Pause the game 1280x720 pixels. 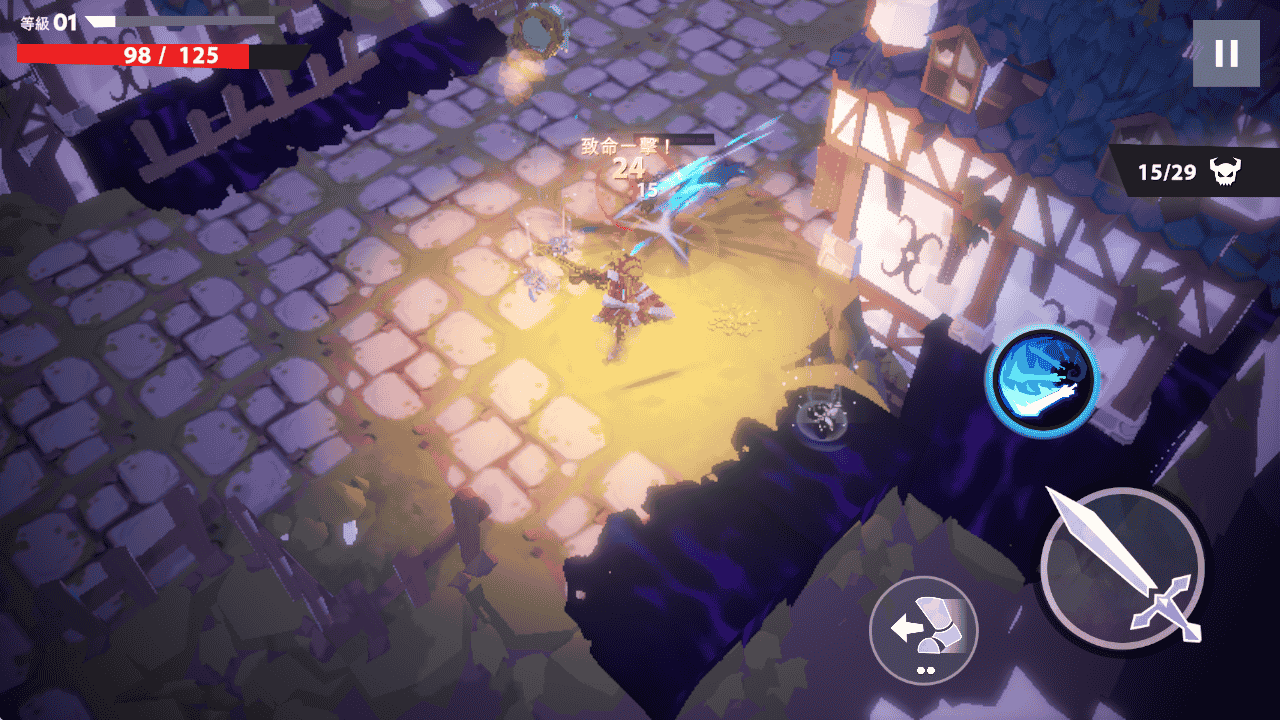[1226, 54]
